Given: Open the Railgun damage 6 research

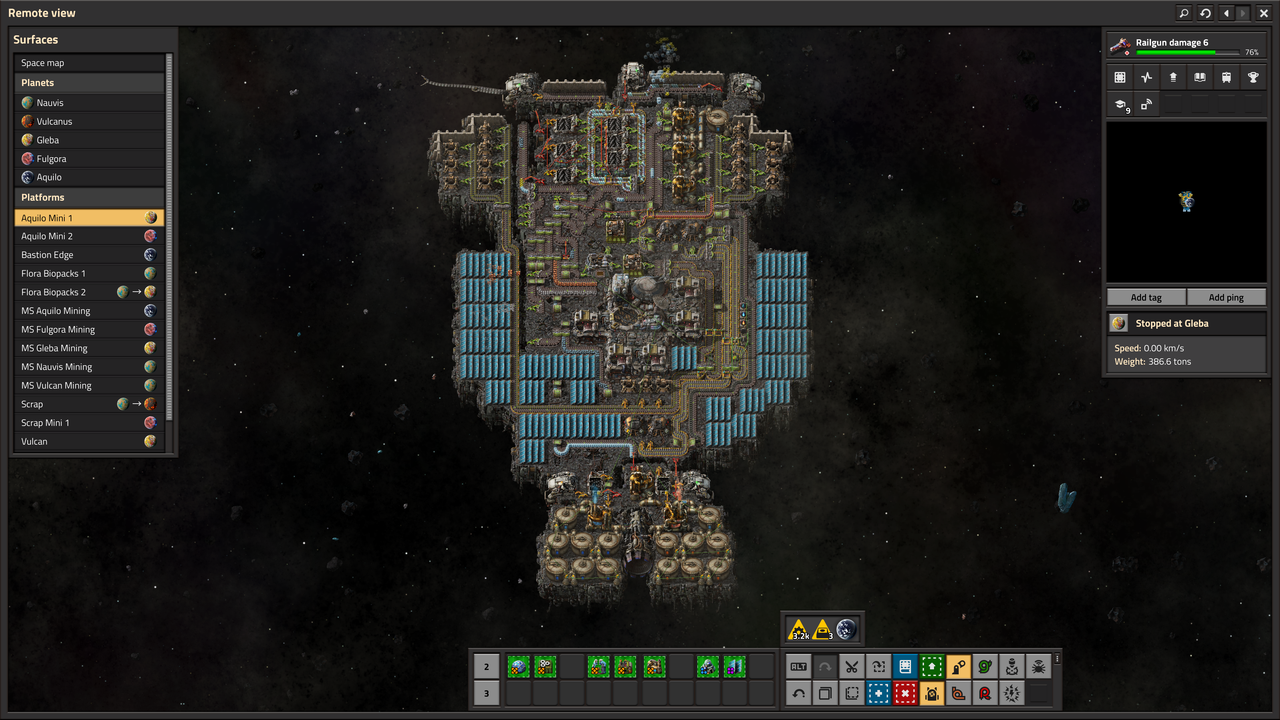Looking at the screenshot, I should [x=1186, y=46].
